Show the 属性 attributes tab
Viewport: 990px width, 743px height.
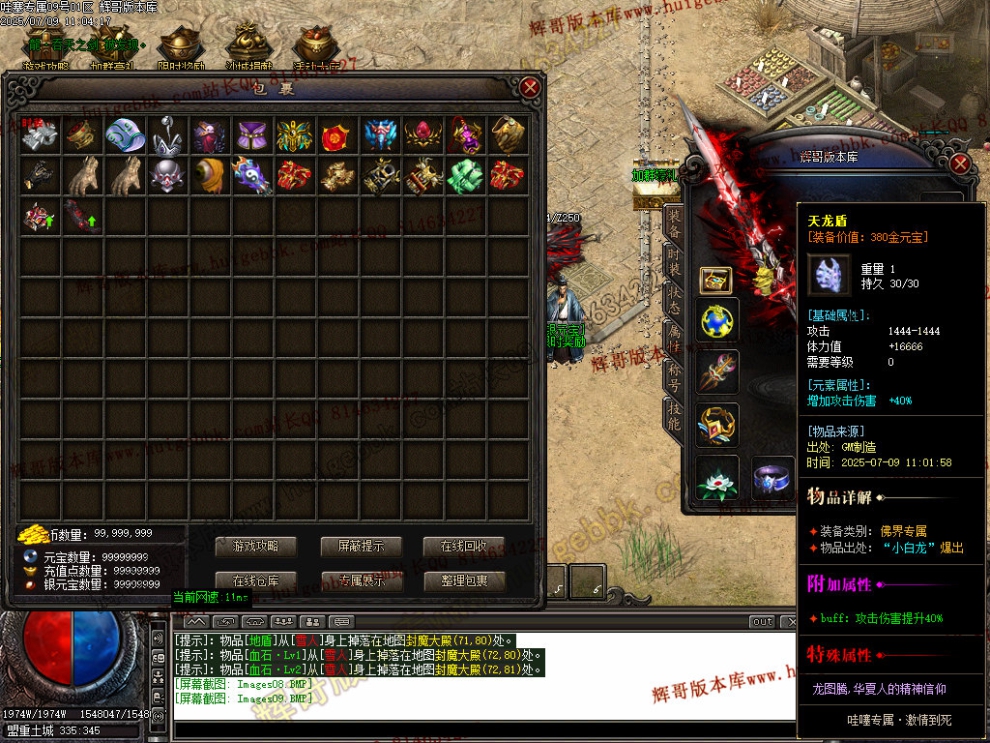point(674,340)
